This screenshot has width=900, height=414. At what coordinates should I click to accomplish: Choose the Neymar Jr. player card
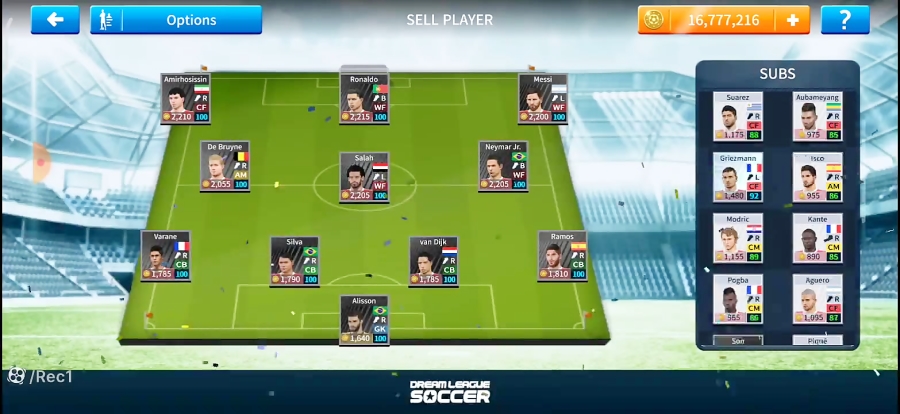(x=503, y=167)
